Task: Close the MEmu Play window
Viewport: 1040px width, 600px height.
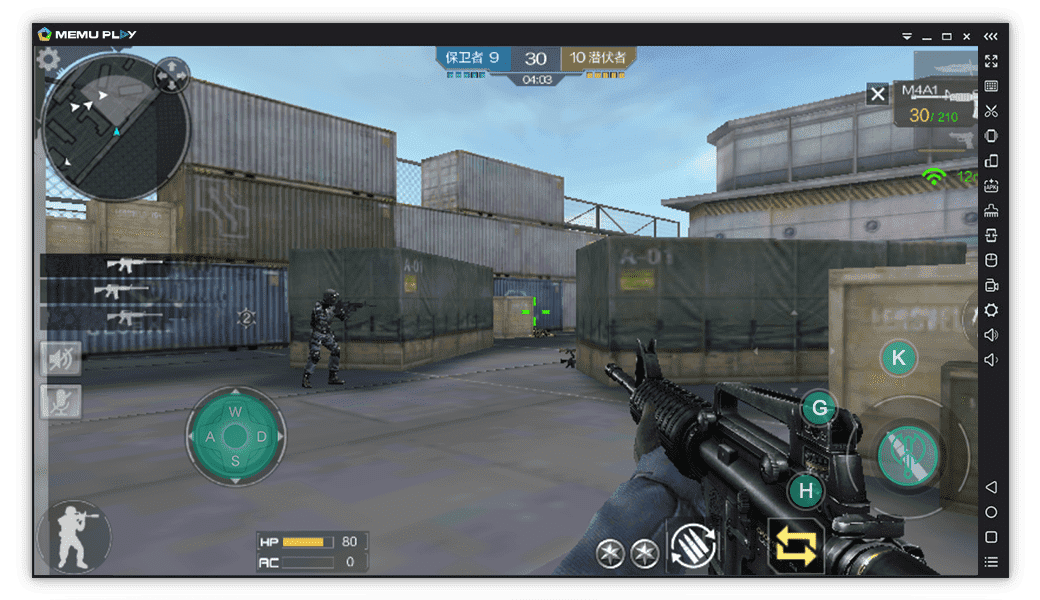Action: pos(967,35)
